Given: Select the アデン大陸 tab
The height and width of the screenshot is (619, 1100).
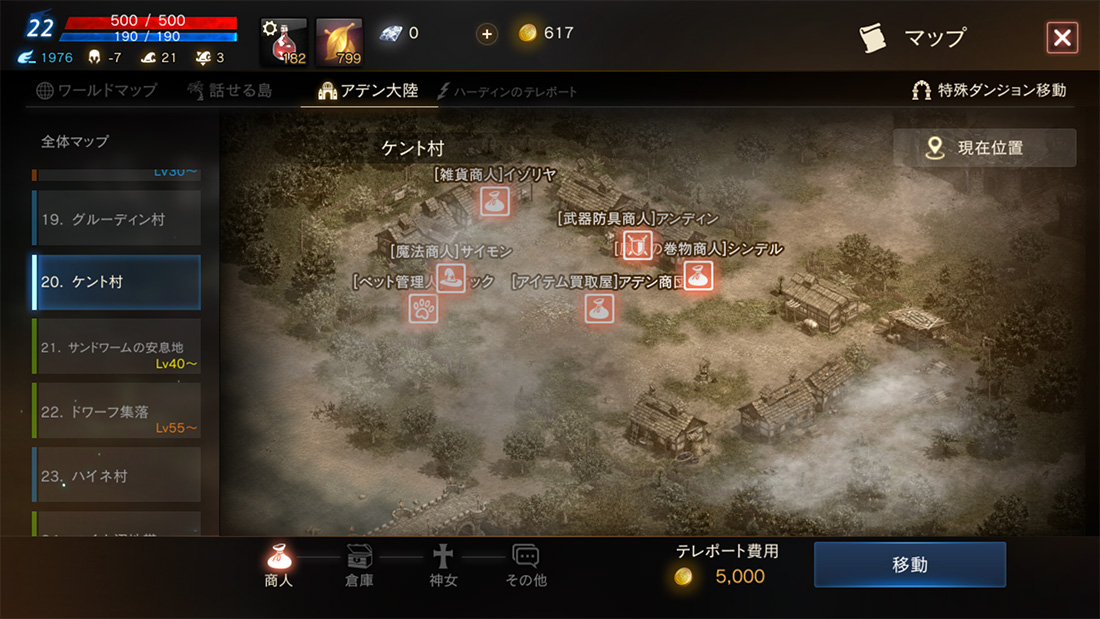Looking at the screenshot, I should [368, 90].
